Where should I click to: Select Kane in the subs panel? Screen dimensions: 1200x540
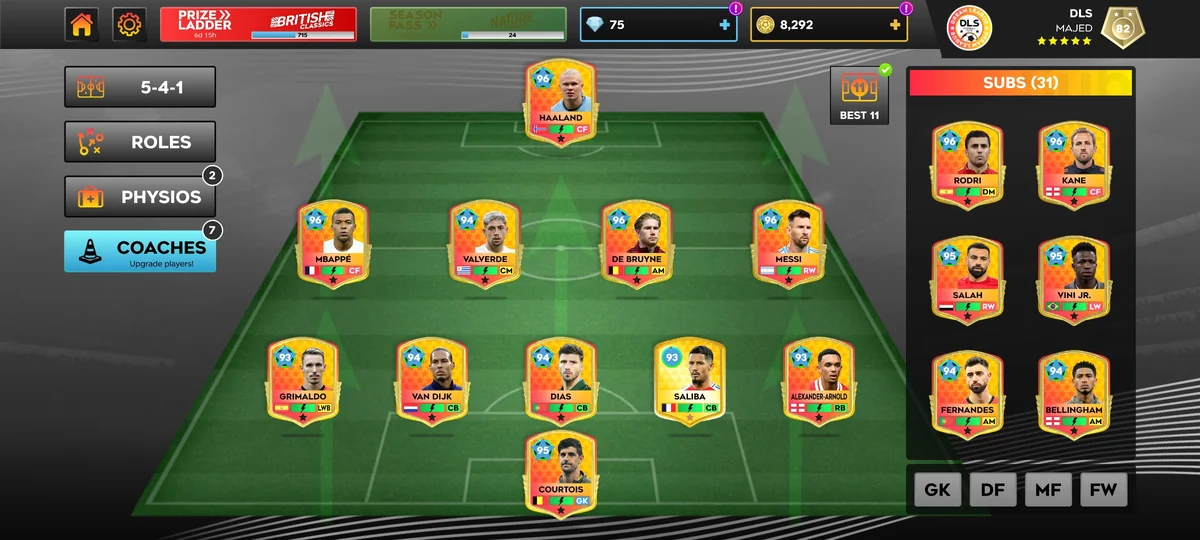(1073, 165)
